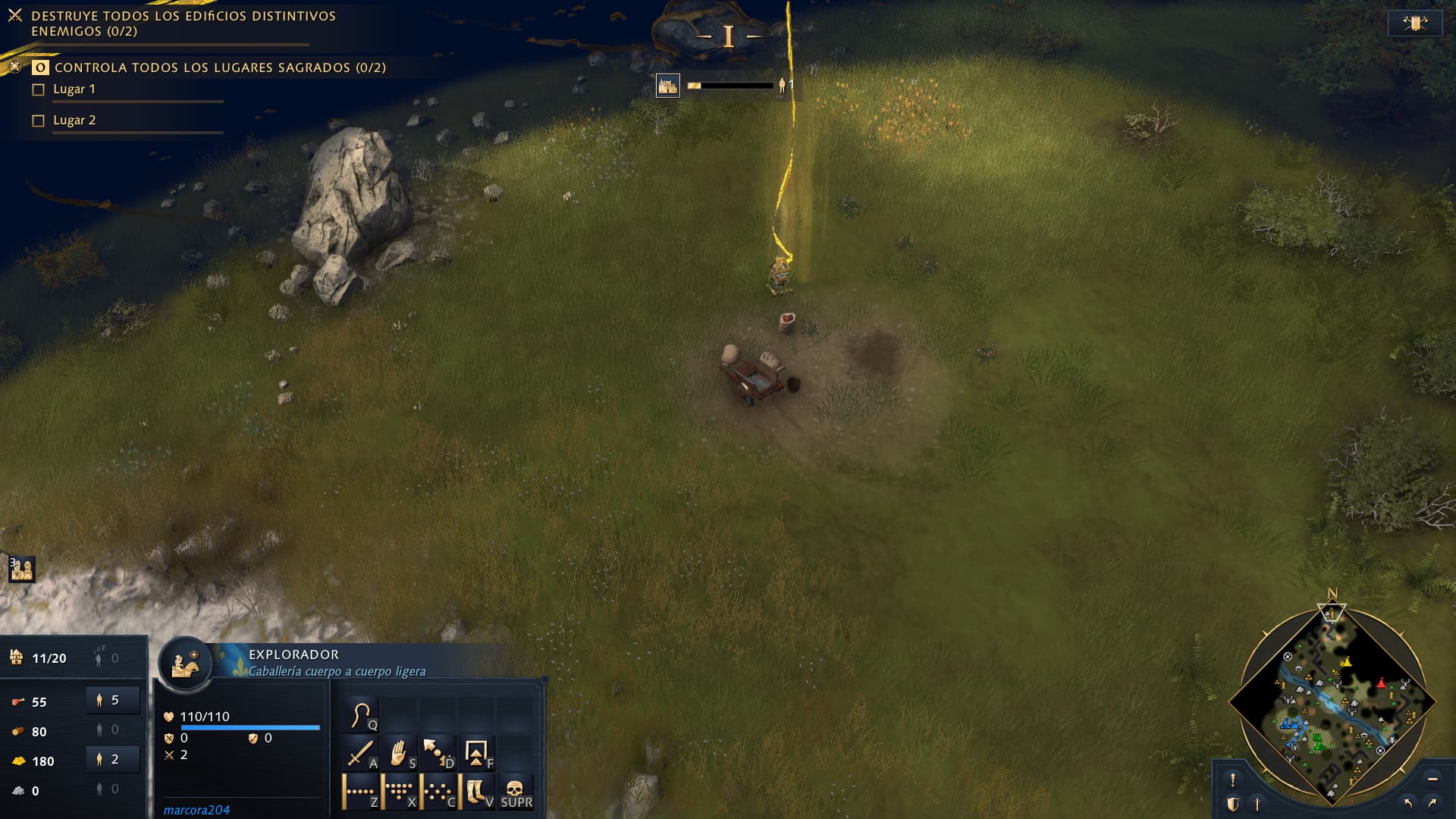The image size is (1456, 819).
Task: Rotate the camera left with curved arrow
Action: (1408, 803)
